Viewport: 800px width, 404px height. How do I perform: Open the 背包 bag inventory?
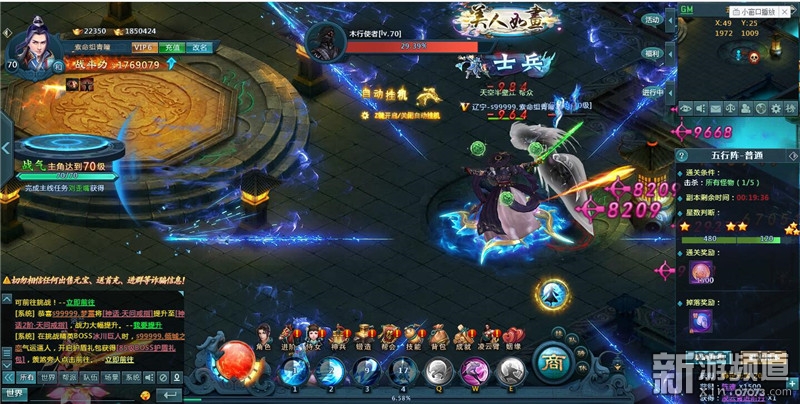pyautogui.click(x=437, y=335)
